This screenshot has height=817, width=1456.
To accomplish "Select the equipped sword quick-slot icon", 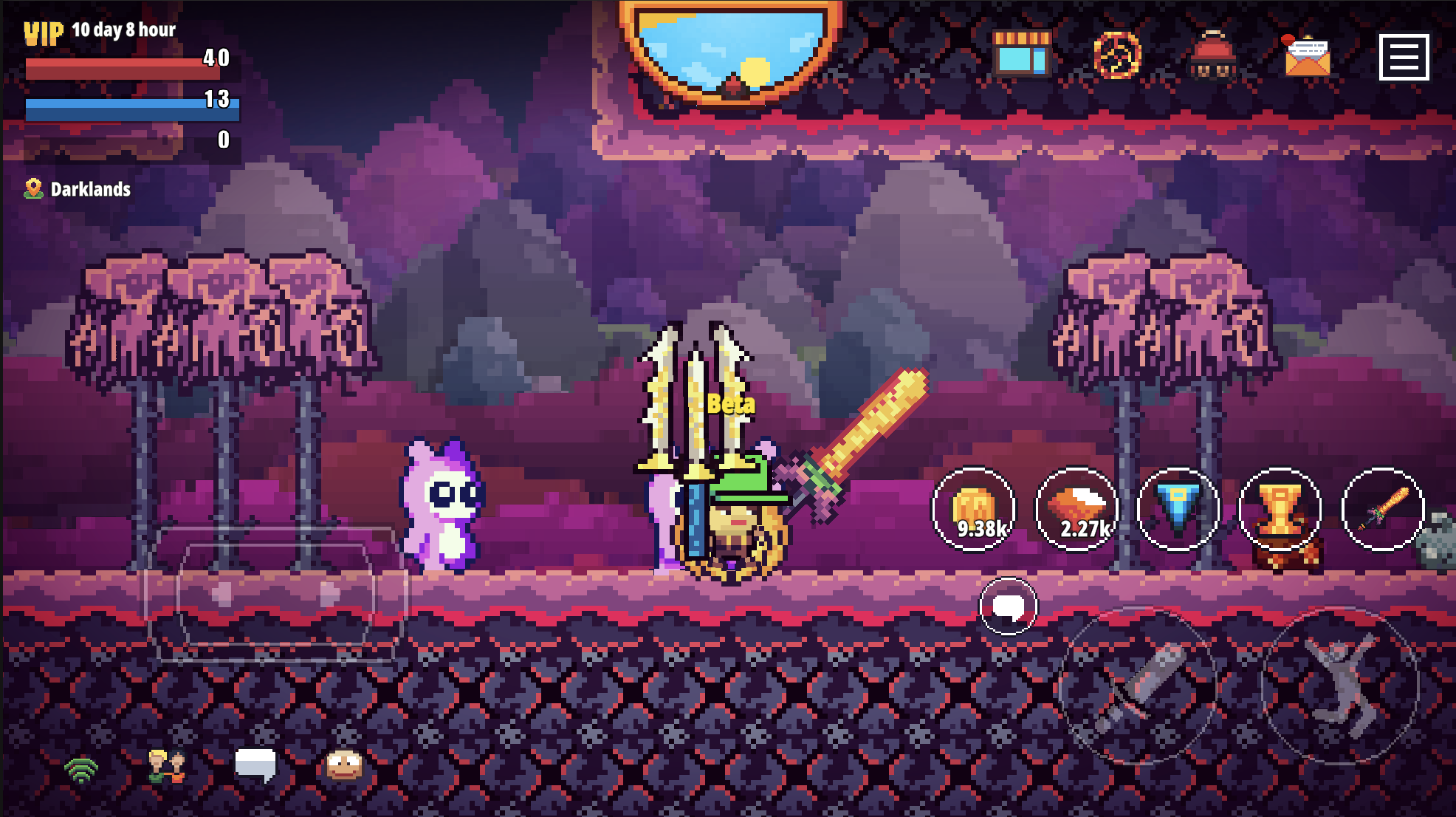I will pos(1382,508).
